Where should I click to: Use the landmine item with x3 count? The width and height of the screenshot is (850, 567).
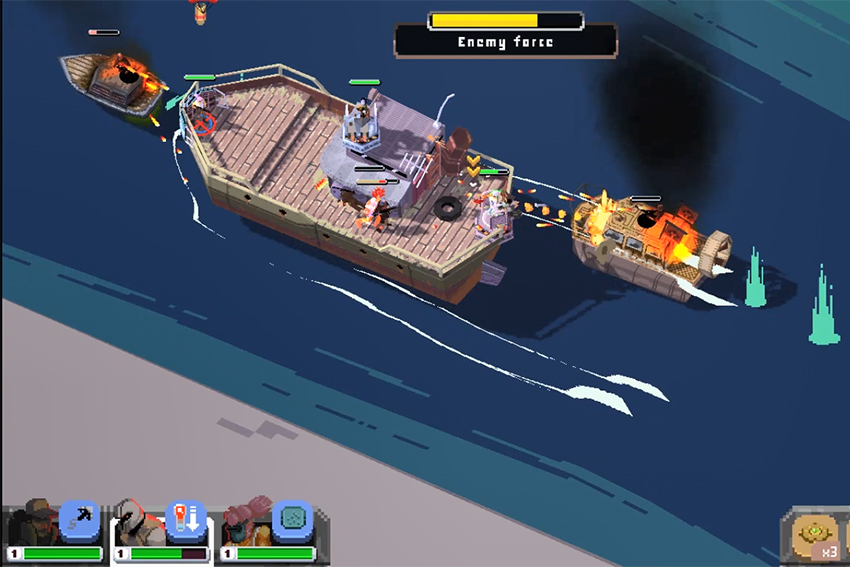pyautogui.click(x=817, y=537)
